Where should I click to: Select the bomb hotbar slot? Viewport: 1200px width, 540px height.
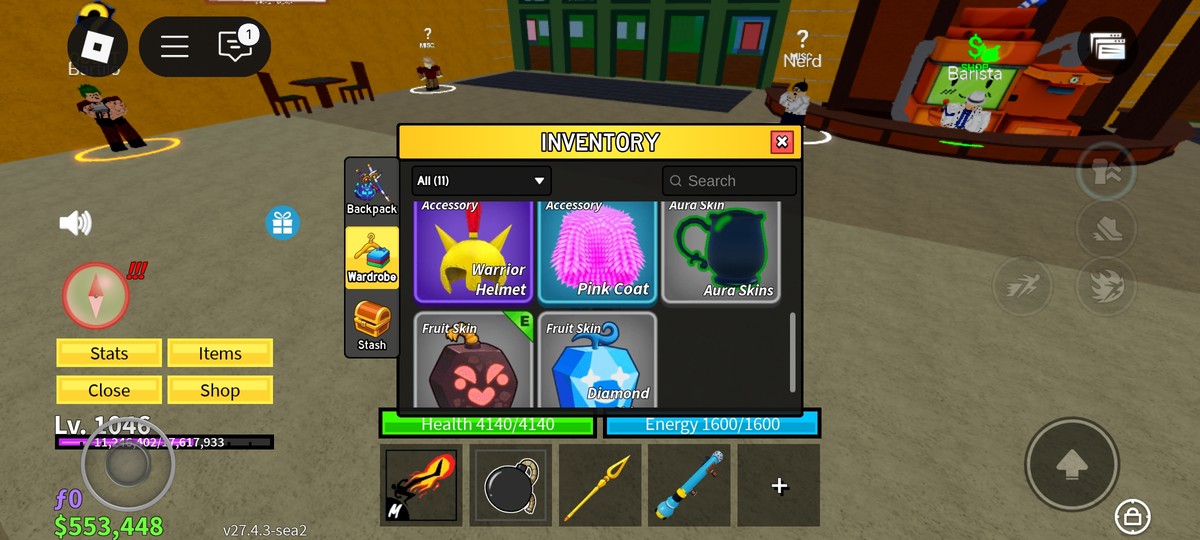[510, 485]
